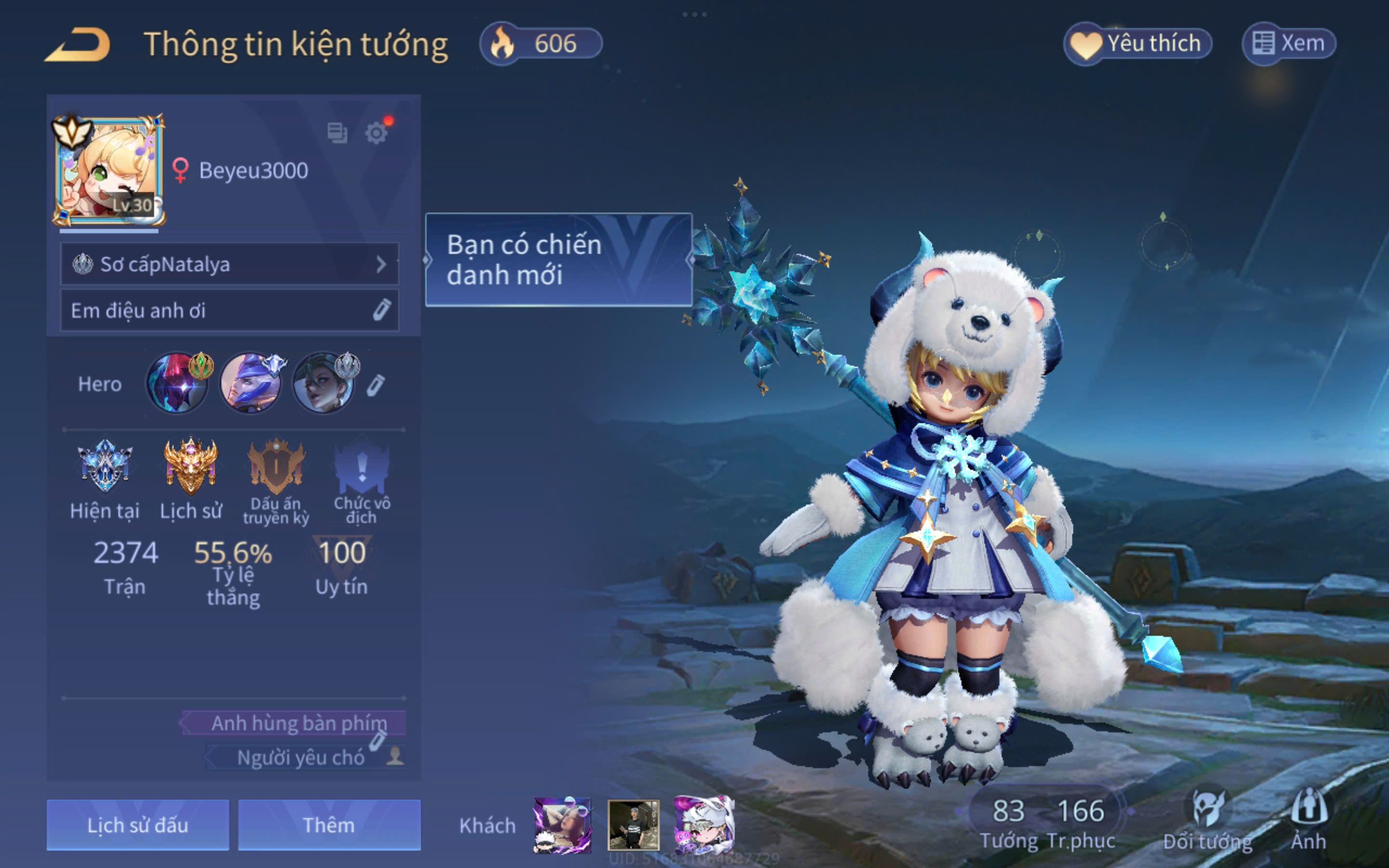Open Dấu ấn truyền kỳ badge

tap(276, 465)
